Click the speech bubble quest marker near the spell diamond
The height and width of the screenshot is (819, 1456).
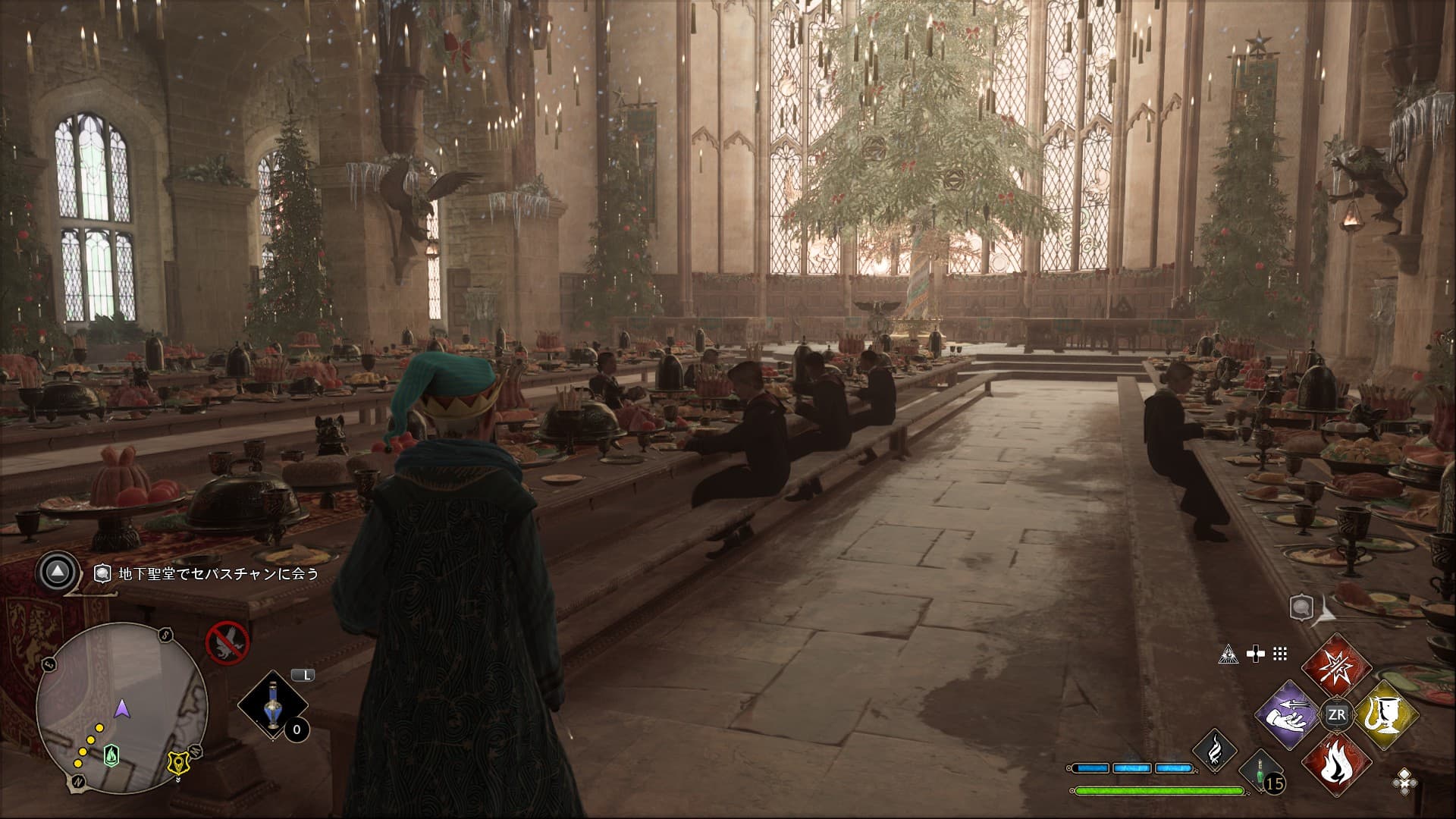(x=1301, y=606)
